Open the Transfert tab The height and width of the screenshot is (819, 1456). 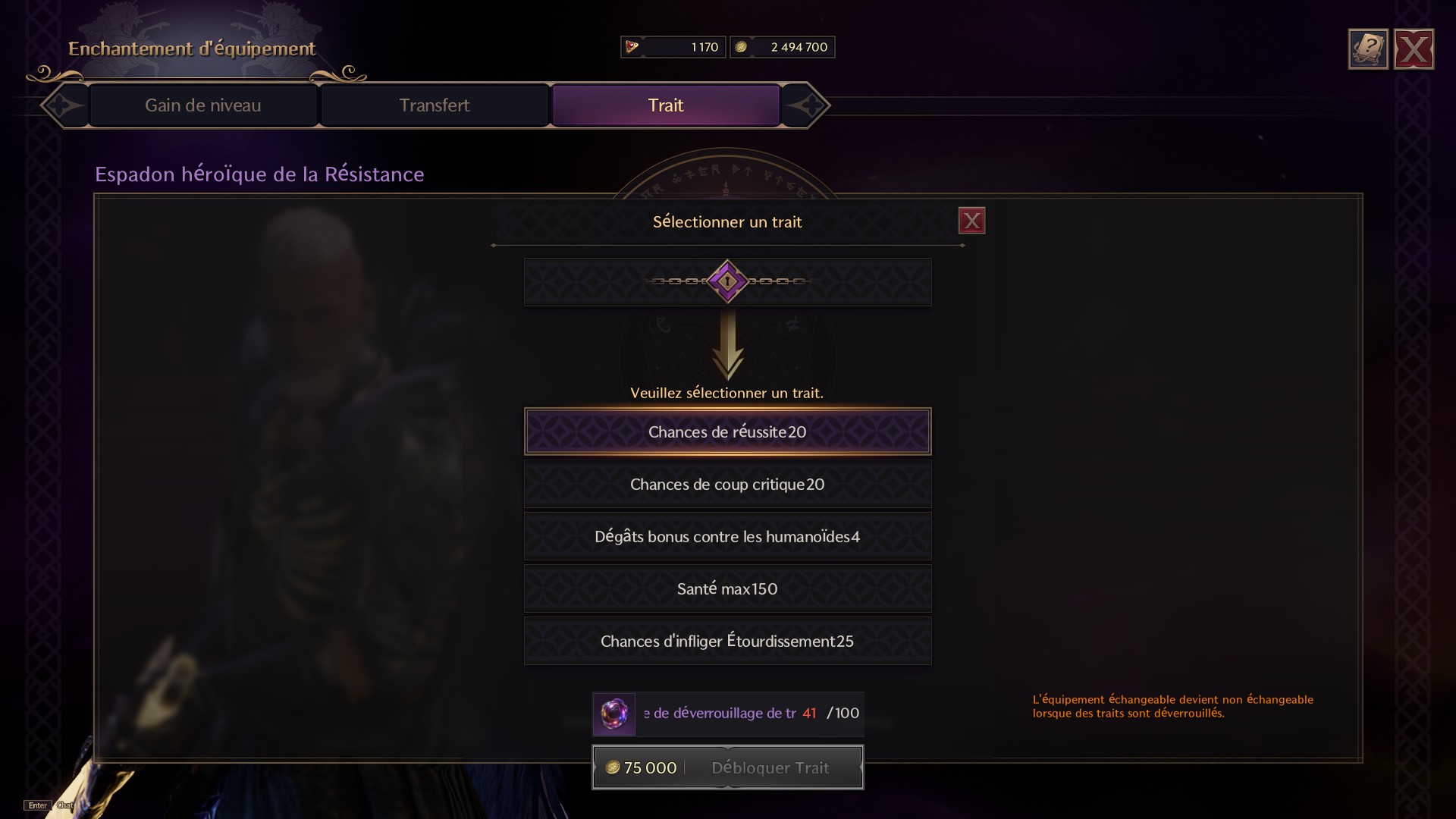pyautogui.click(x=435, y=105)
